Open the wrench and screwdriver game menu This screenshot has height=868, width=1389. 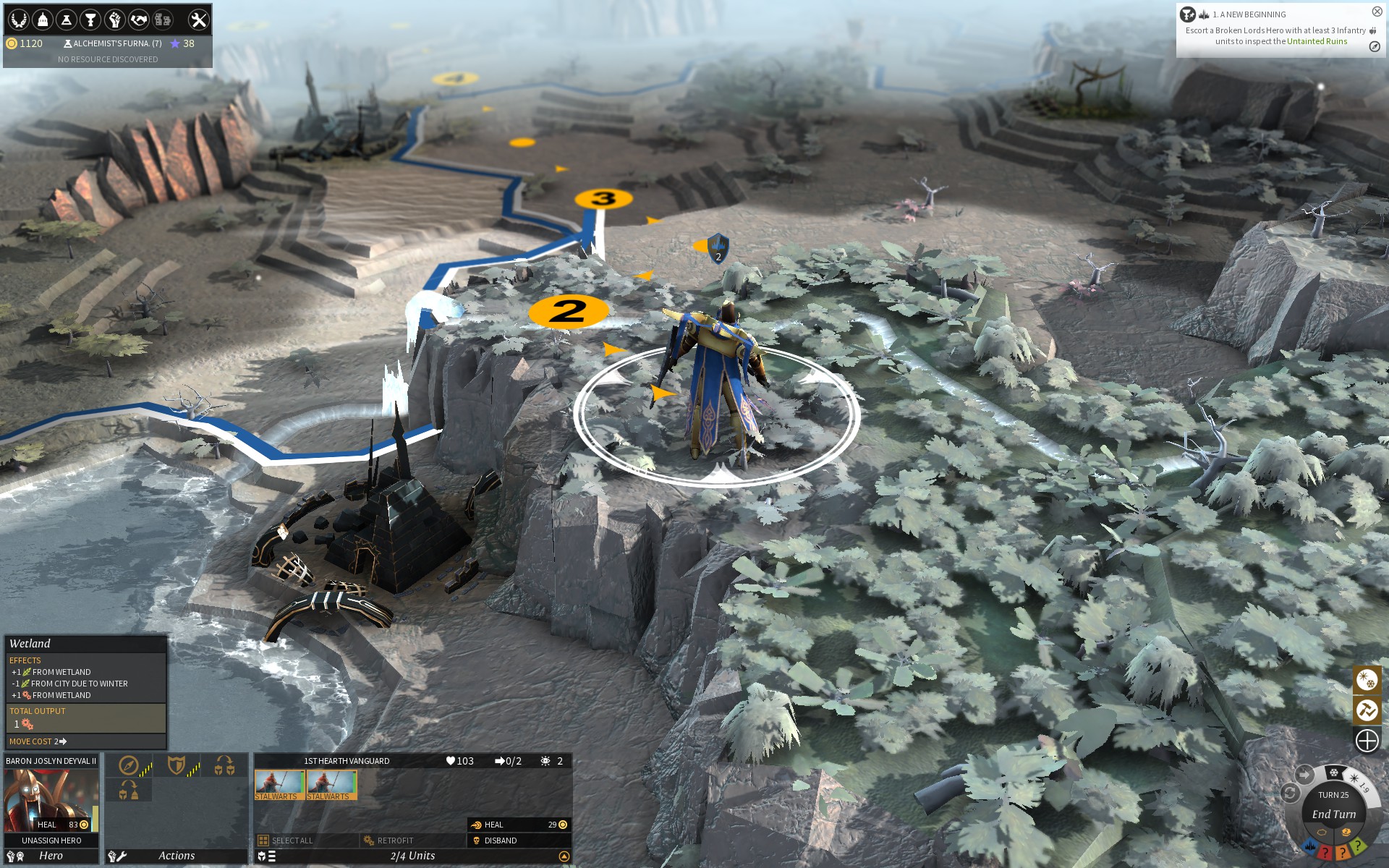pos(198,20)
